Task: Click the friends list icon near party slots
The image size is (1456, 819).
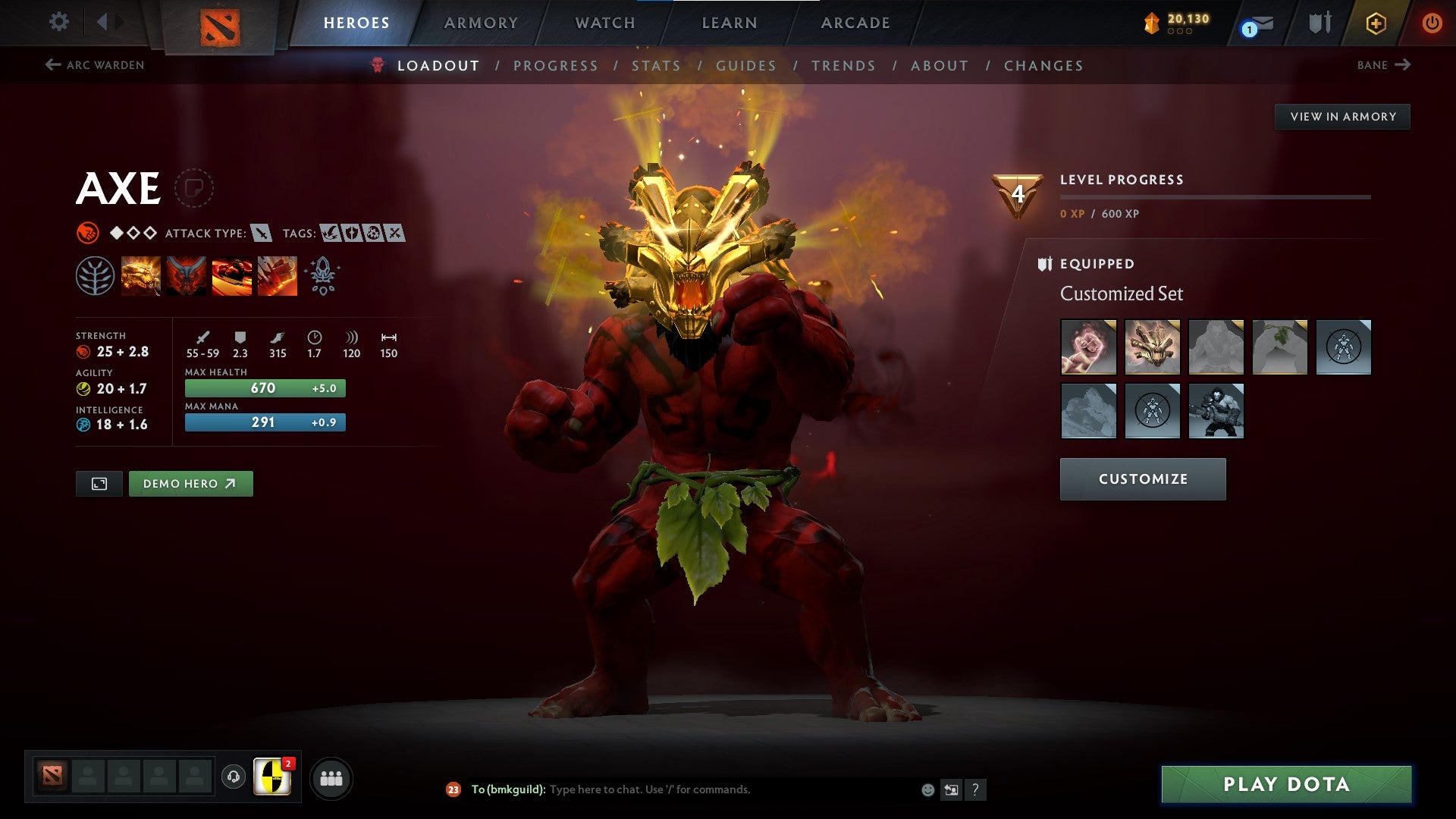Action: click(331, 777)
